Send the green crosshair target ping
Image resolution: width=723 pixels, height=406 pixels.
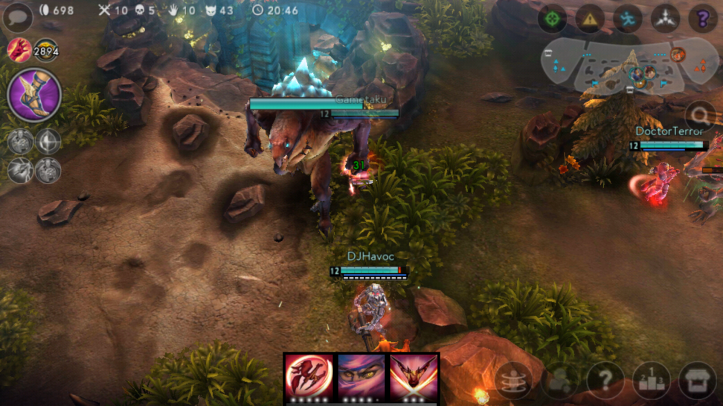click(x=552, y=18)
